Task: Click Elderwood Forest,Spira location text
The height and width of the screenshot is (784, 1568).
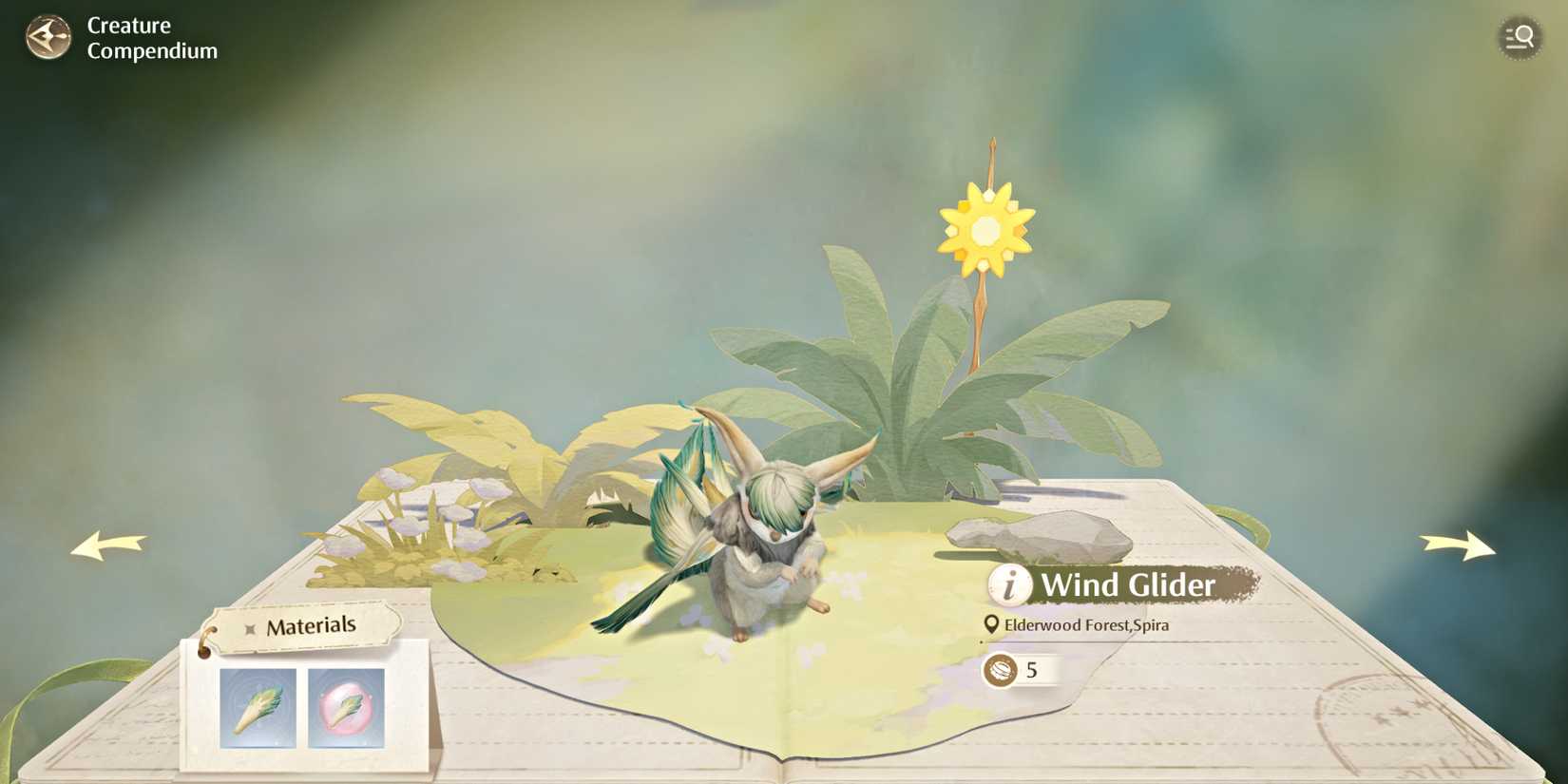Action: click(x=1087, y=625)
